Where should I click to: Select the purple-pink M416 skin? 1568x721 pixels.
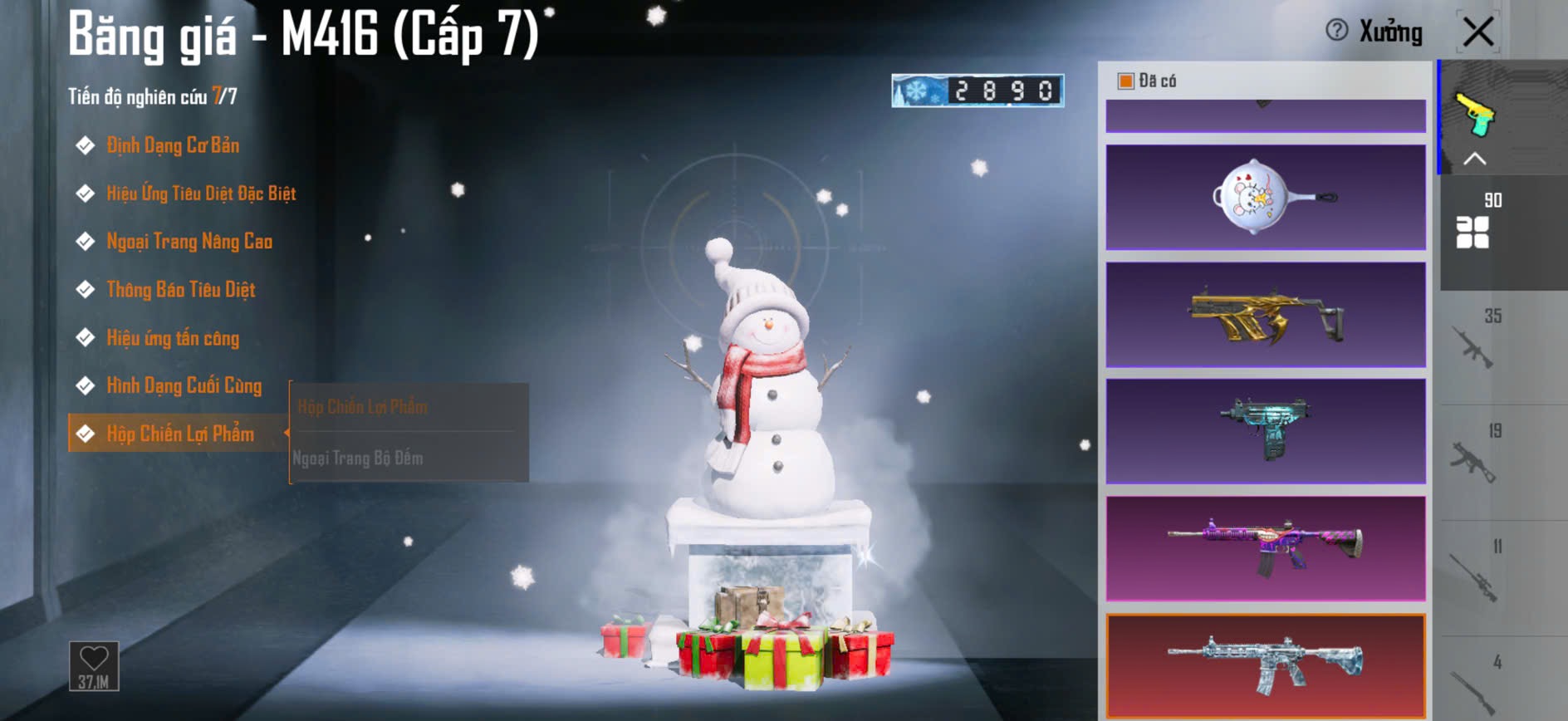point(1265,549)
